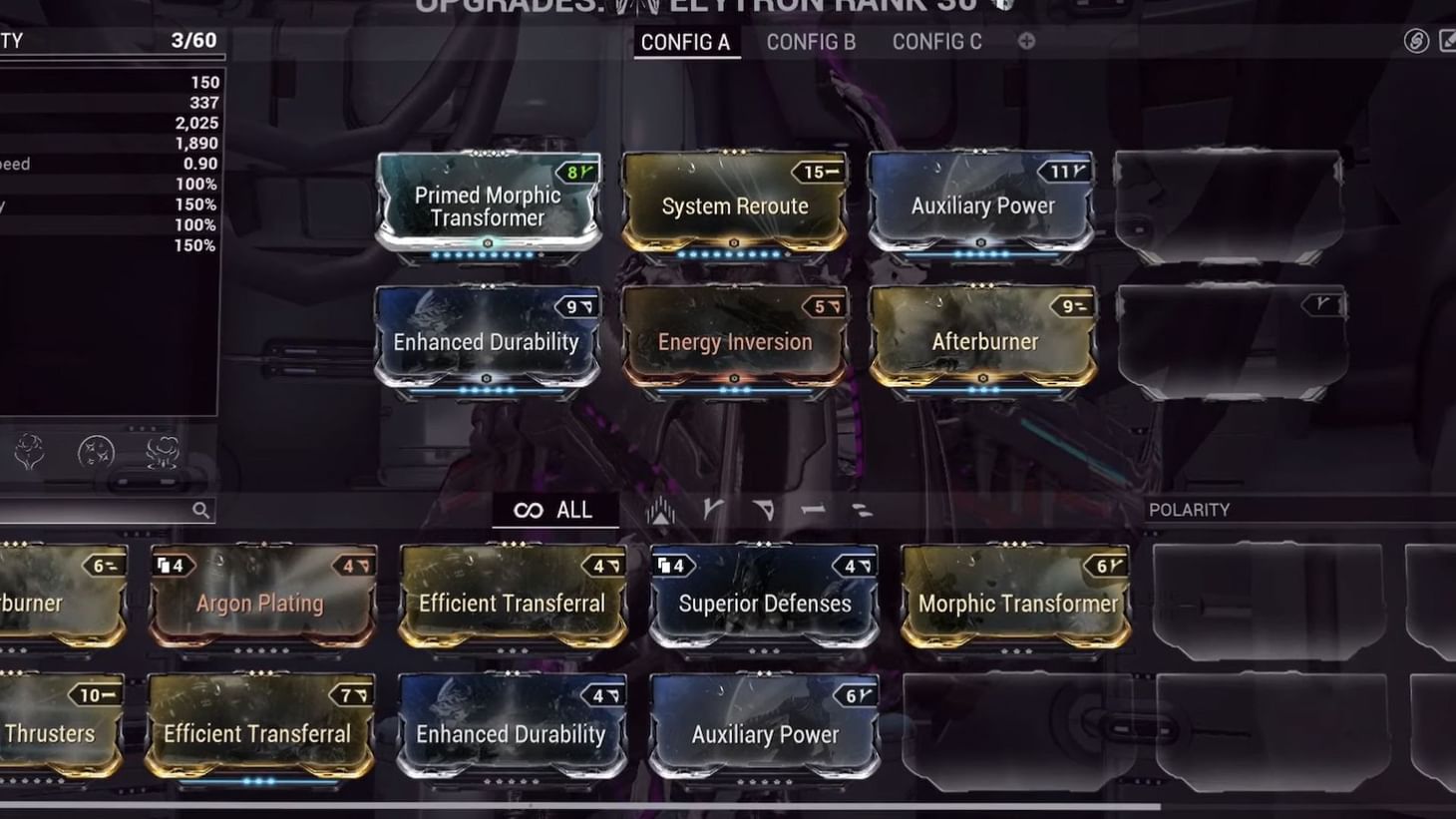The height and width of the screenshot is (819, 1456).
Task: Click the rank dots under System Reroute
Action: click(x=734, y=253)
